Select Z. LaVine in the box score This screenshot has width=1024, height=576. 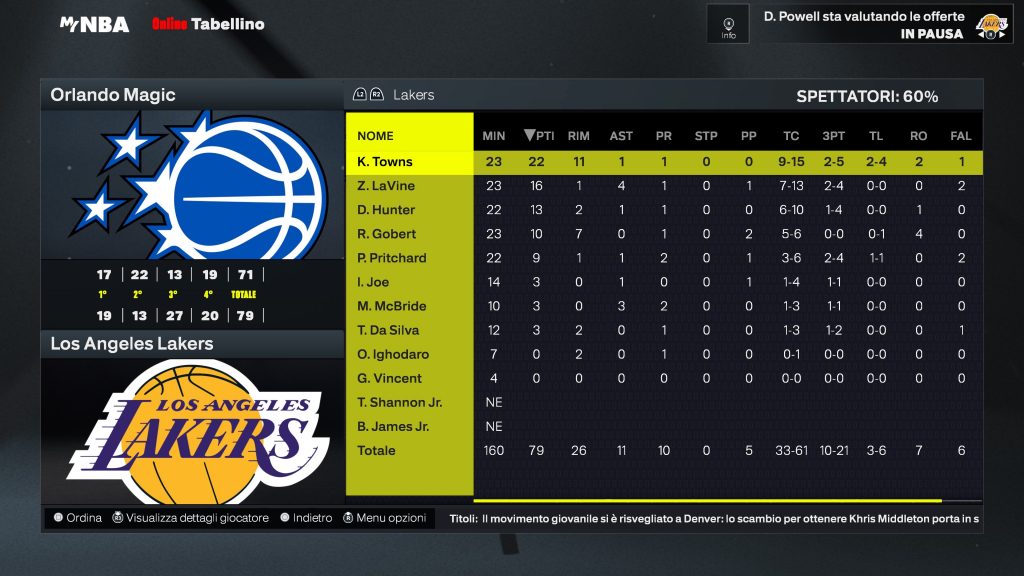click(x=386, y=186)
